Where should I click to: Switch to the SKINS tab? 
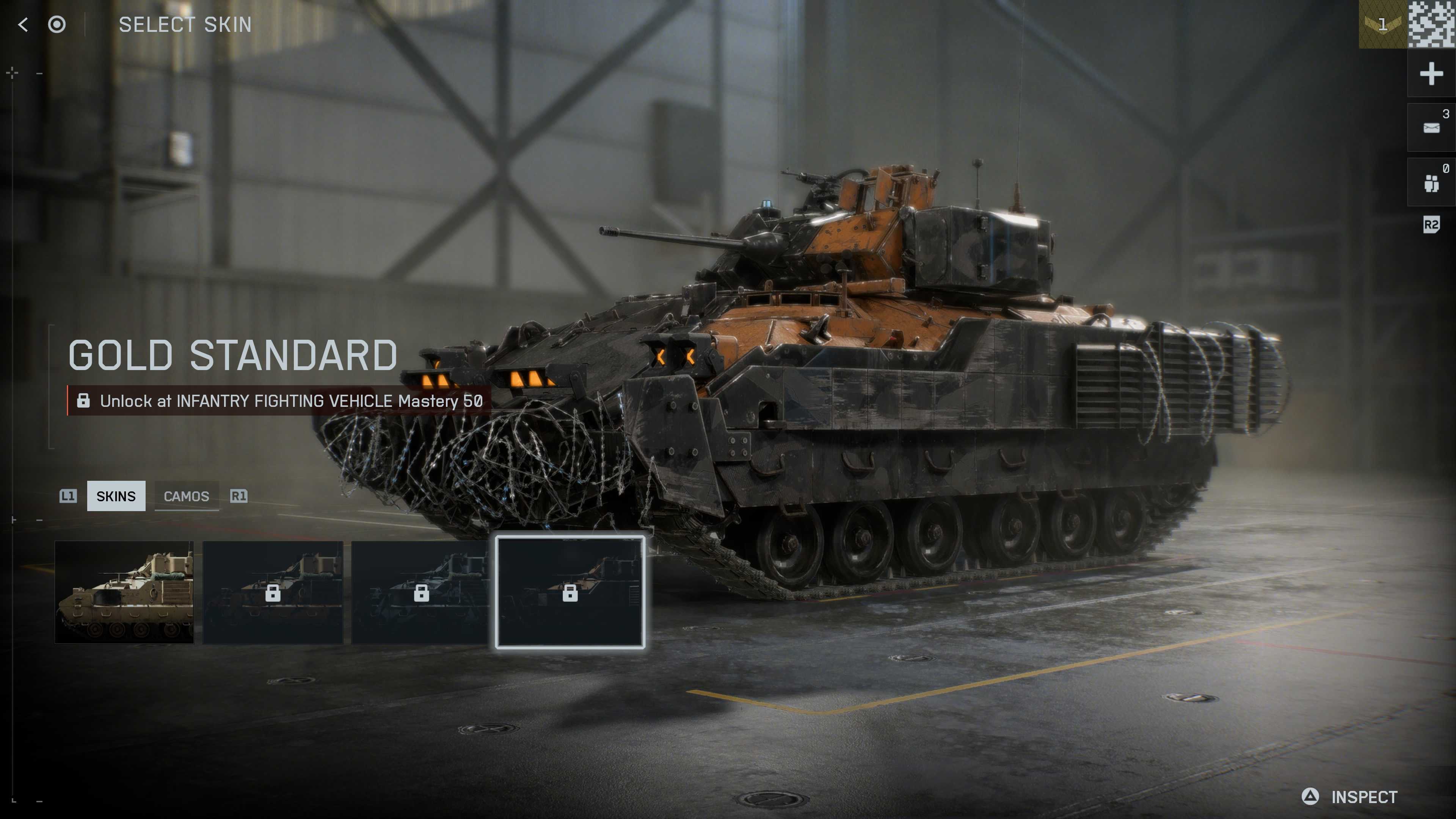tap(116, 496)
